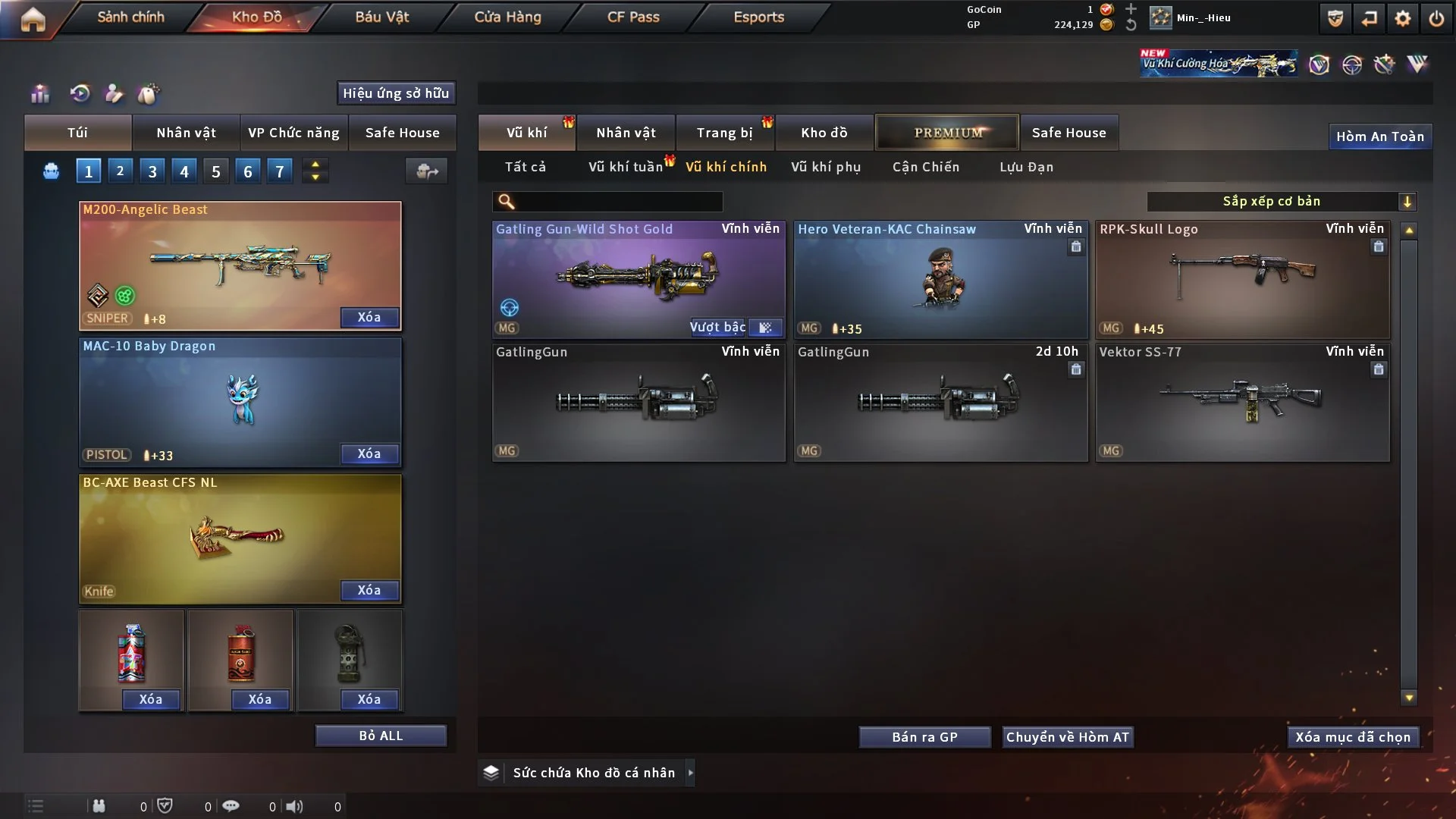Show the Vũ khí phụ category

click(x=826, y=167)
